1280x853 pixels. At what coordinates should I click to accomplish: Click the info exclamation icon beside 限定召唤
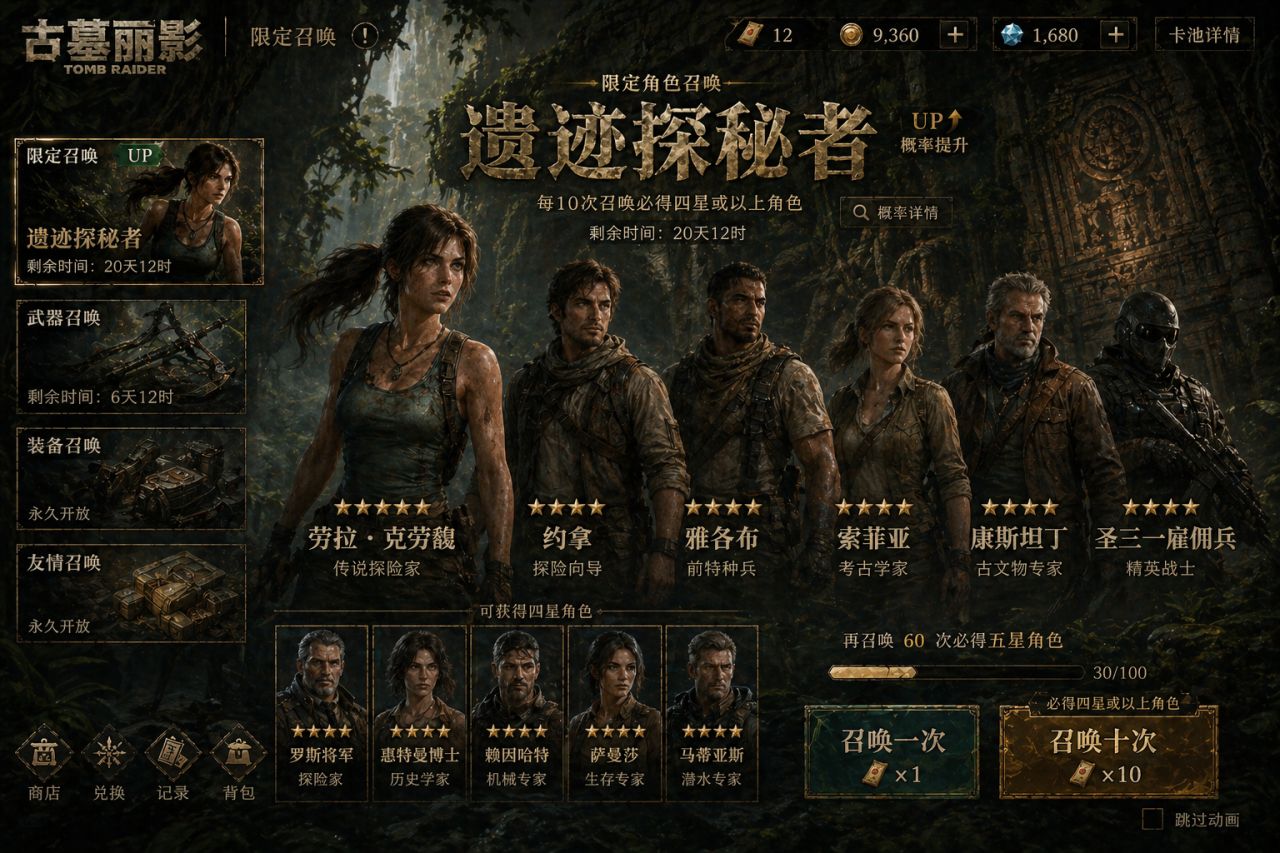(x=365, y=36)
